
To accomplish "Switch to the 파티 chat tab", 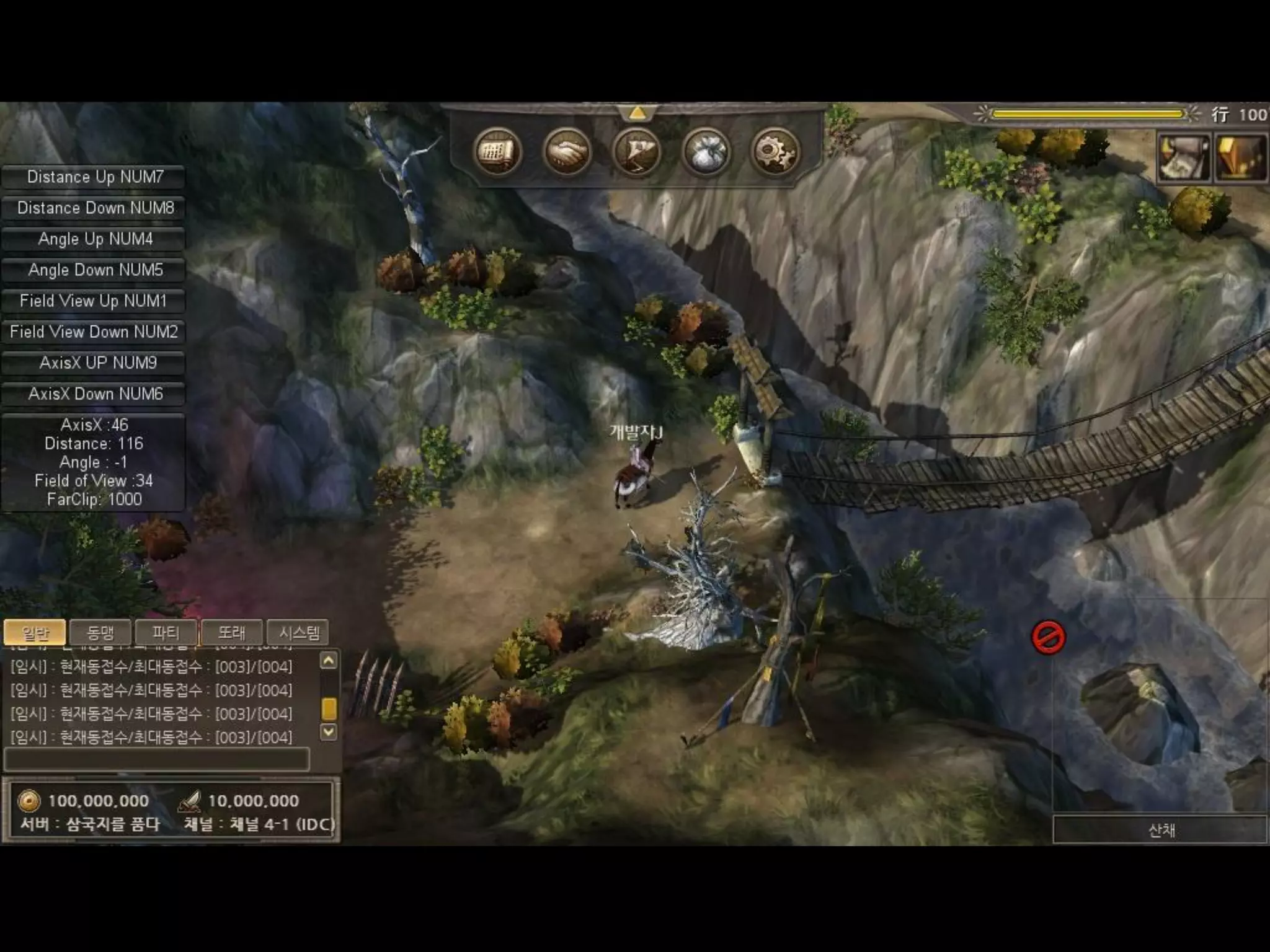I will click(x=166, y=633).
